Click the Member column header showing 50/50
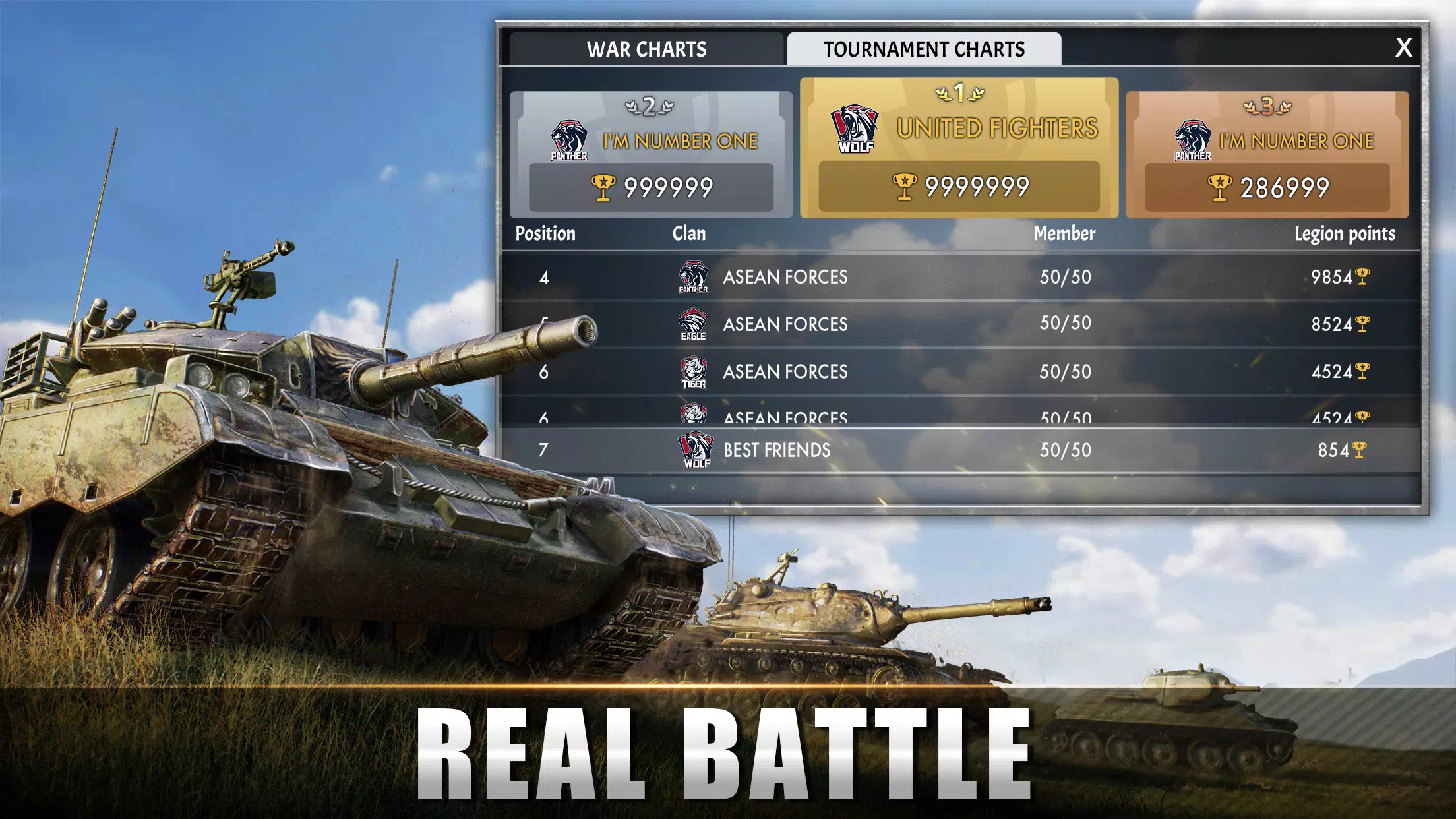1456x819 pixels. coord(1064,233)
